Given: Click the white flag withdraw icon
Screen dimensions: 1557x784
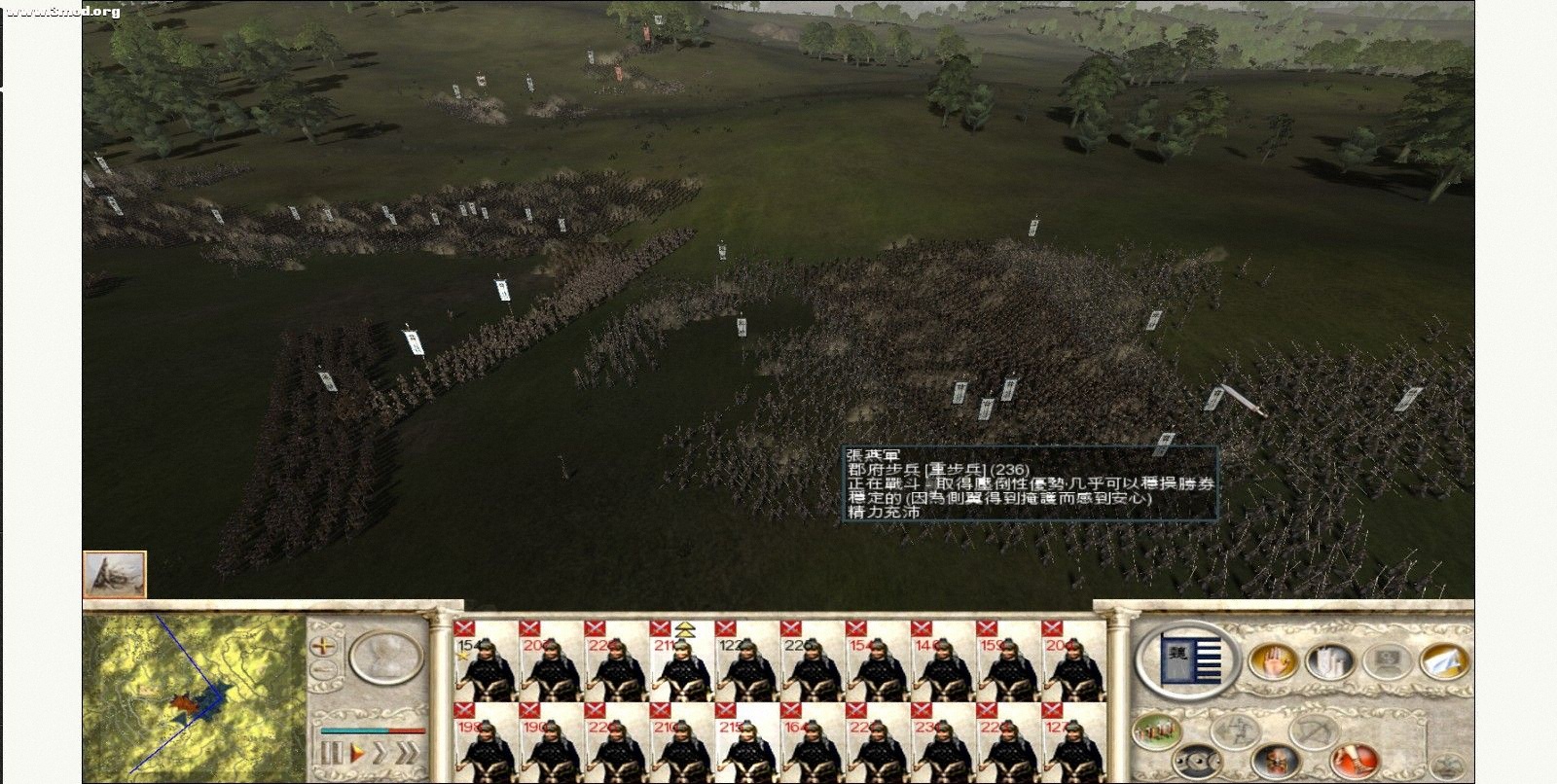Looking at the screenshot, I should pos(1442,661).
